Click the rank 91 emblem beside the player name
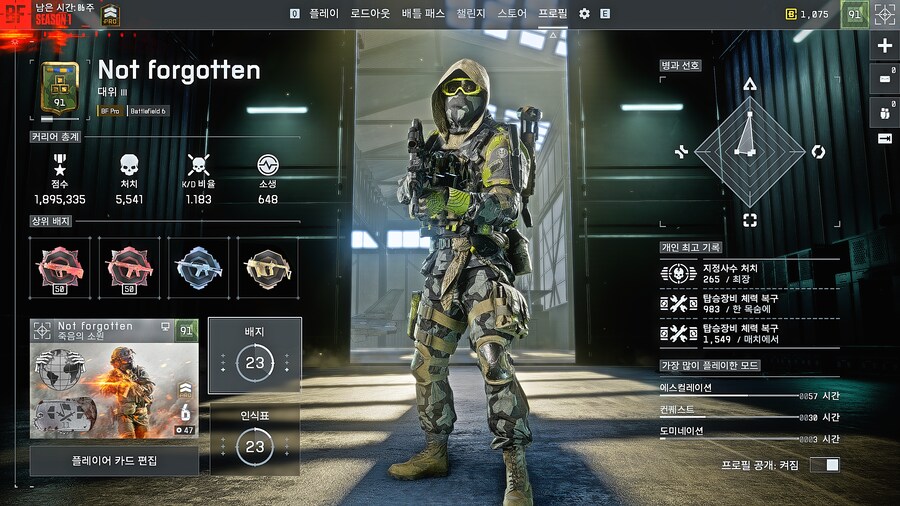Screen dimensions: 900x506 point(60,86)
